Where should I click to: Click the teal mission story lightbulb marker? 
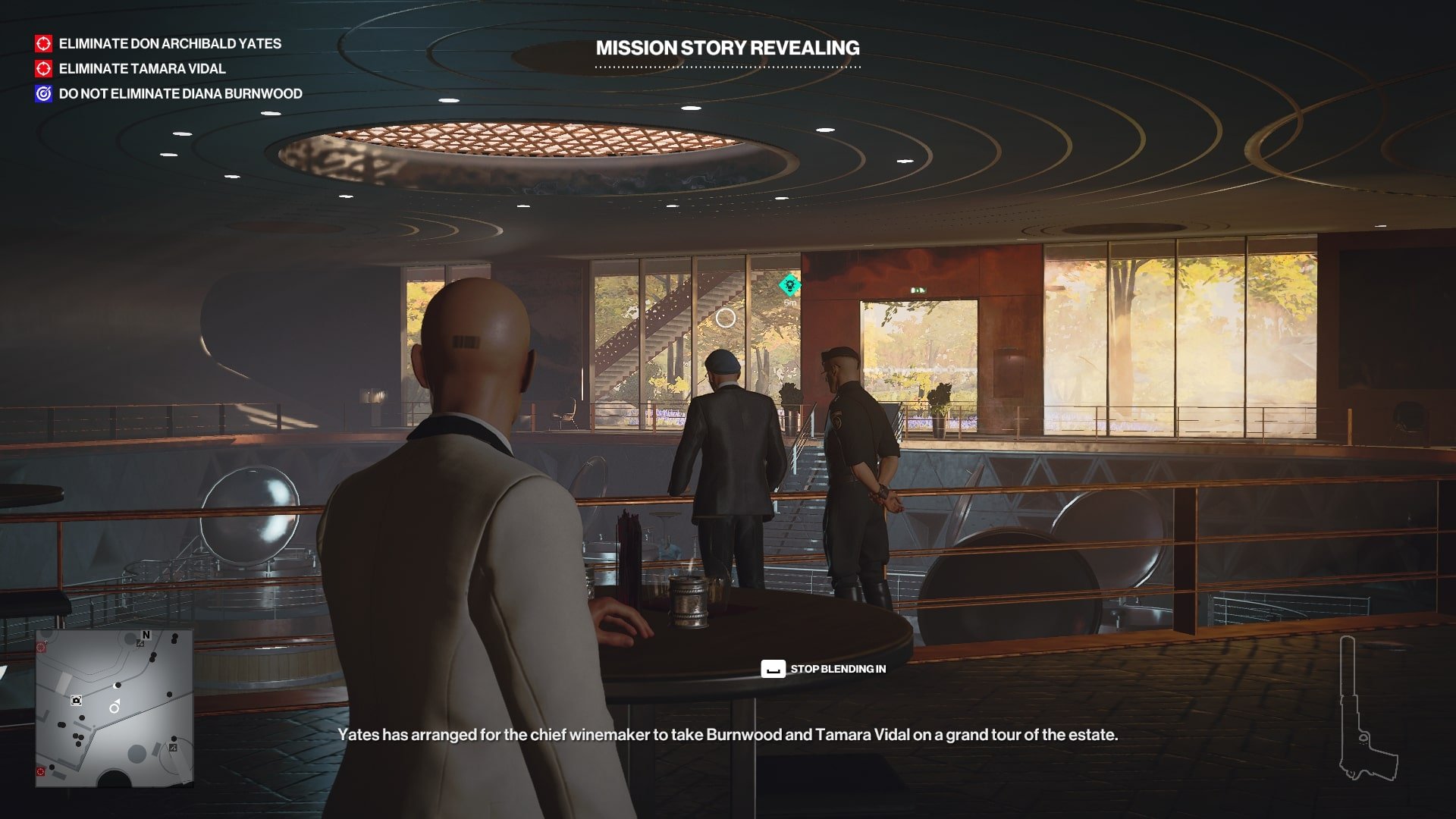coord(790,285)
